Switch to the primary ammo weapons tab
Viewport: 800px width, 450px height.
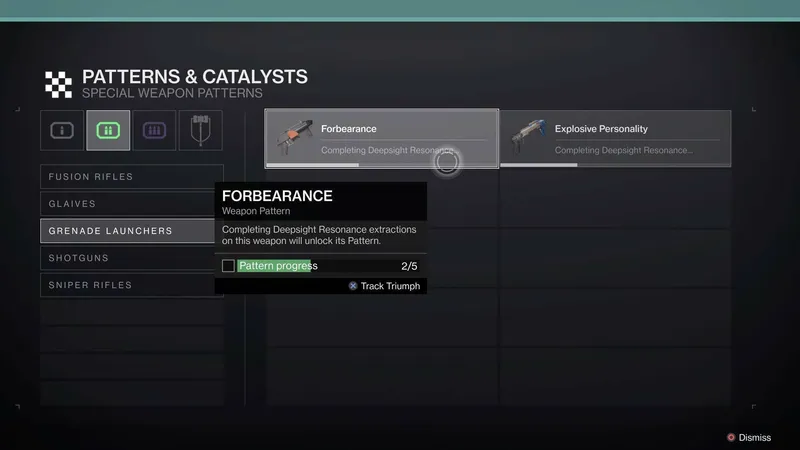pos(62,130)
